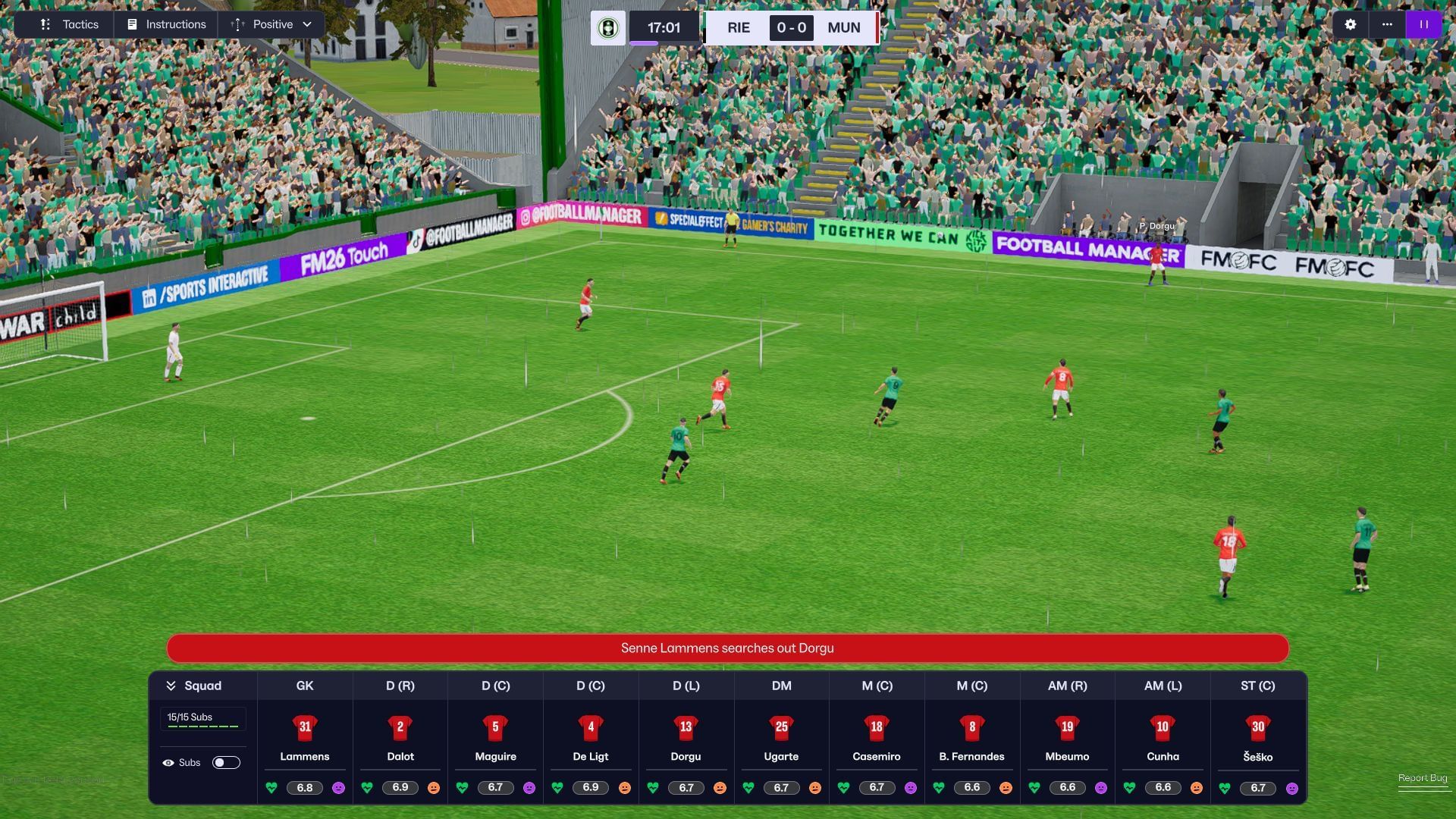This screenshot has width=1456, height=819.
Task: Open the Tactics panel
Action: [x=71, y=24]
